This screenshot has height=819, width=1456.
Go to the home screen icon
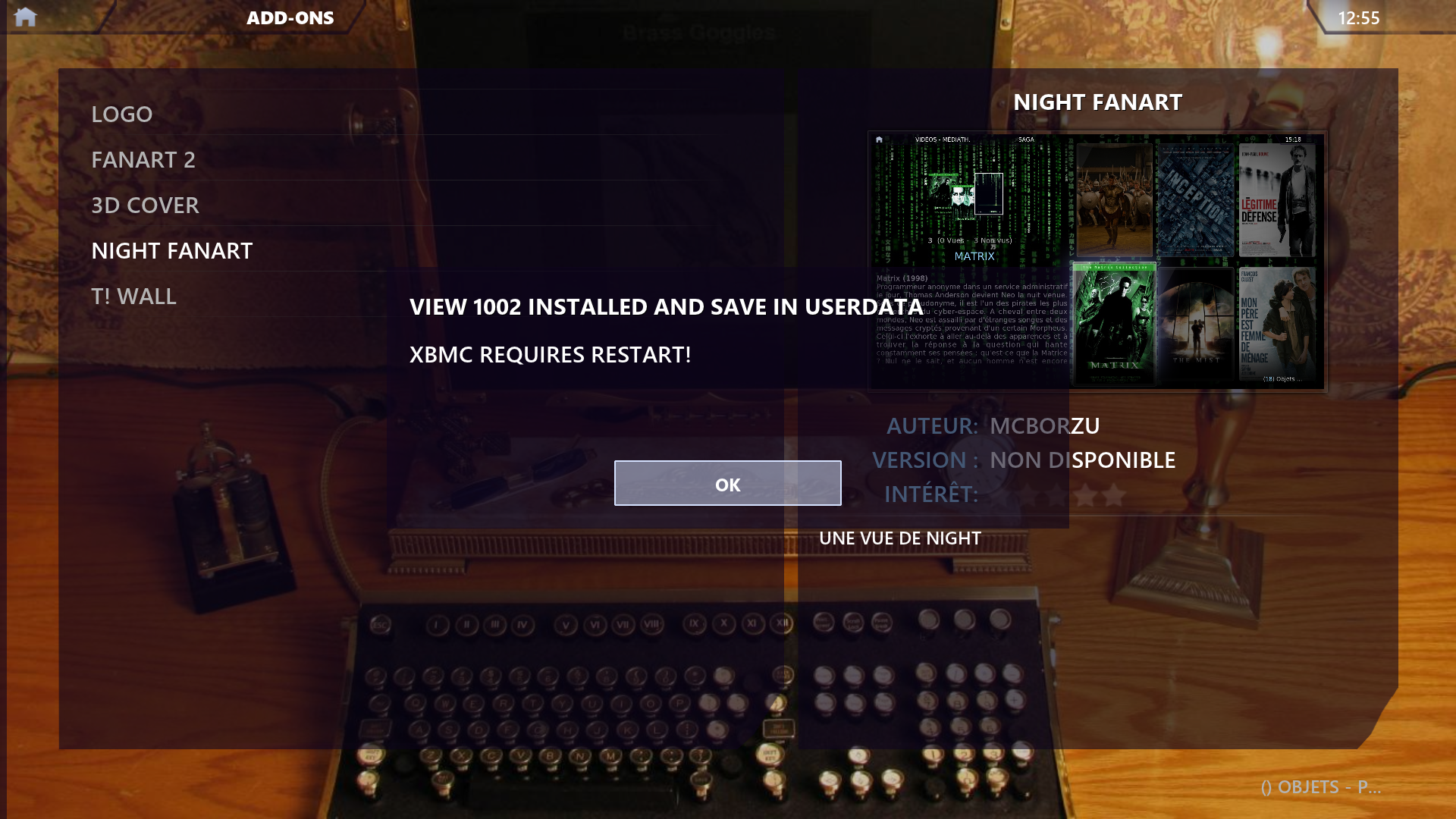tap(25, 17)
